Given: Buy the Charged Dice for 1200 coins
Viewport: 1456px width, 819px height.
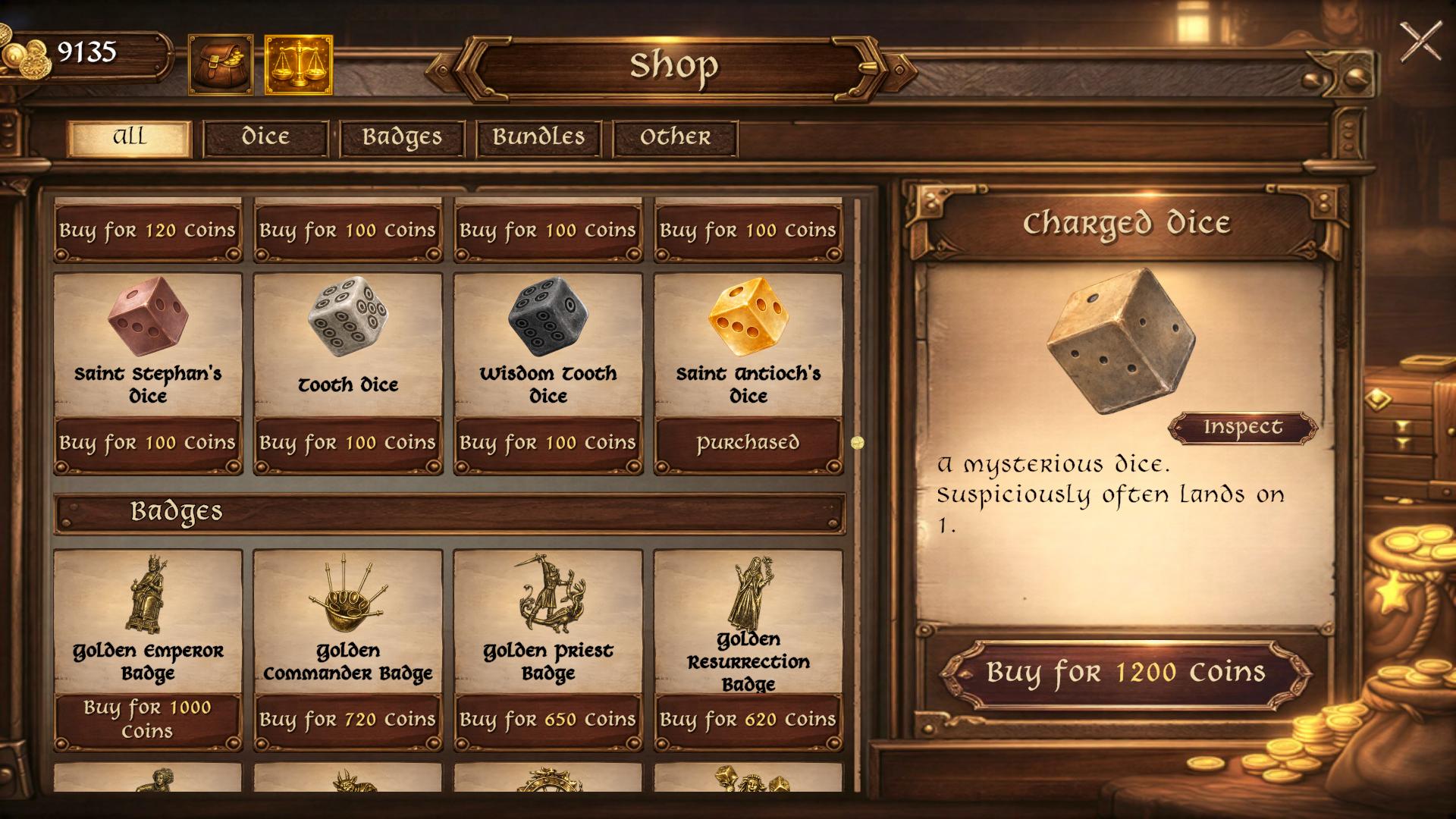Looking at the screenshot, I should [x=1125, y=670].
